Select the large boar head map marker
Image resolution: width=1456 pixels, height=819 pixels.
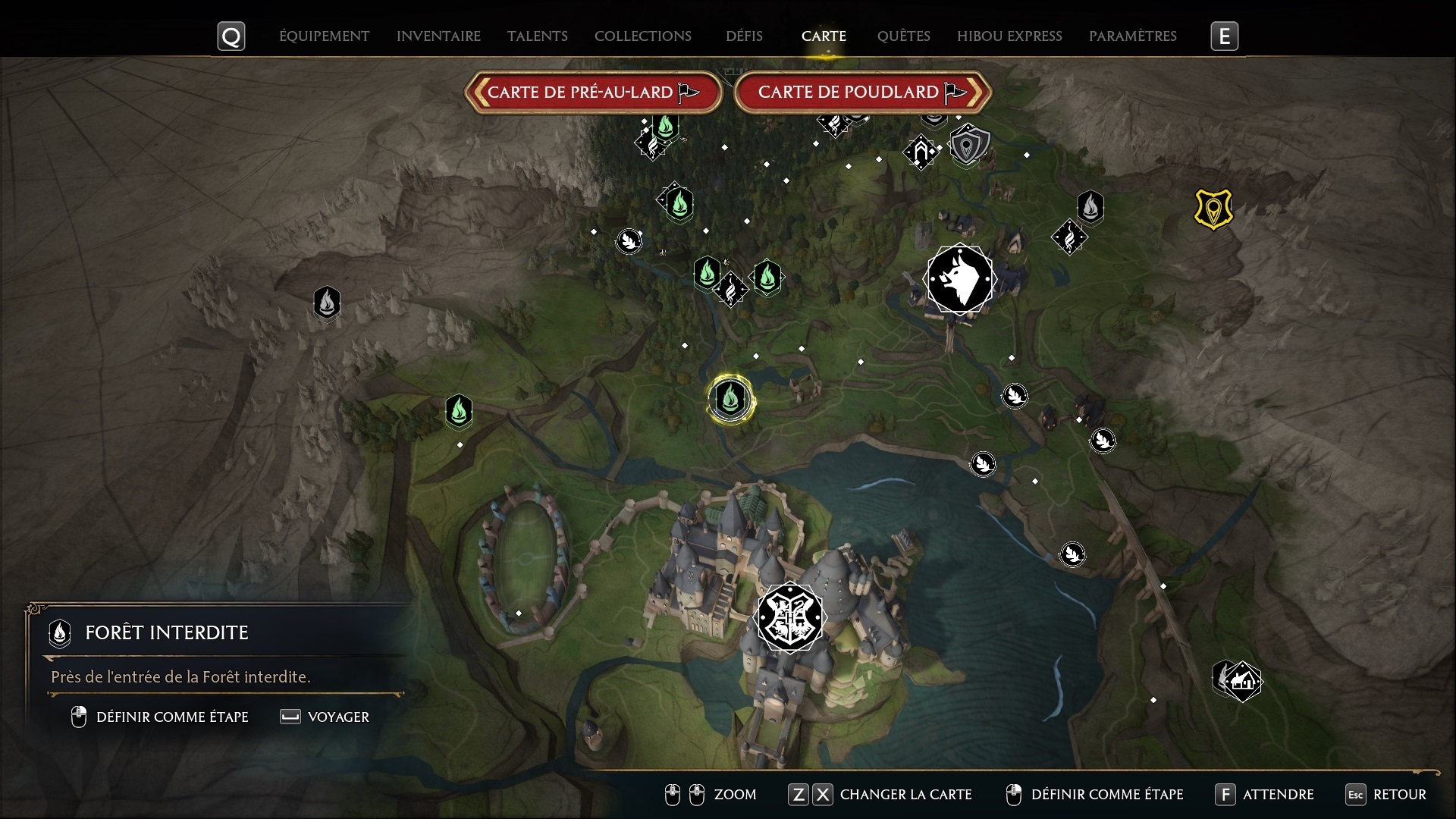[x=959, y=279]
